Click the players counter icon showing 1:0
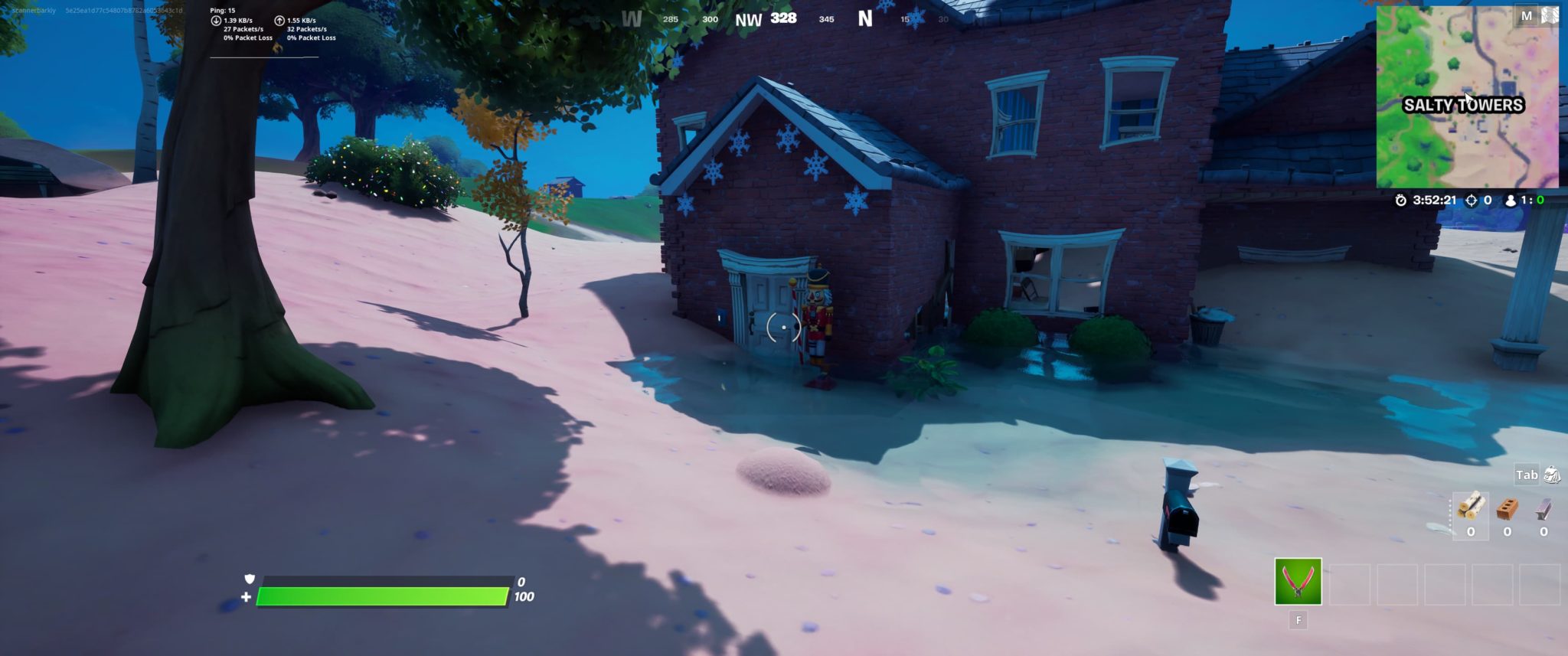Image resolution: width=1568 pixels, height=656 pixels. (1511, 200)
